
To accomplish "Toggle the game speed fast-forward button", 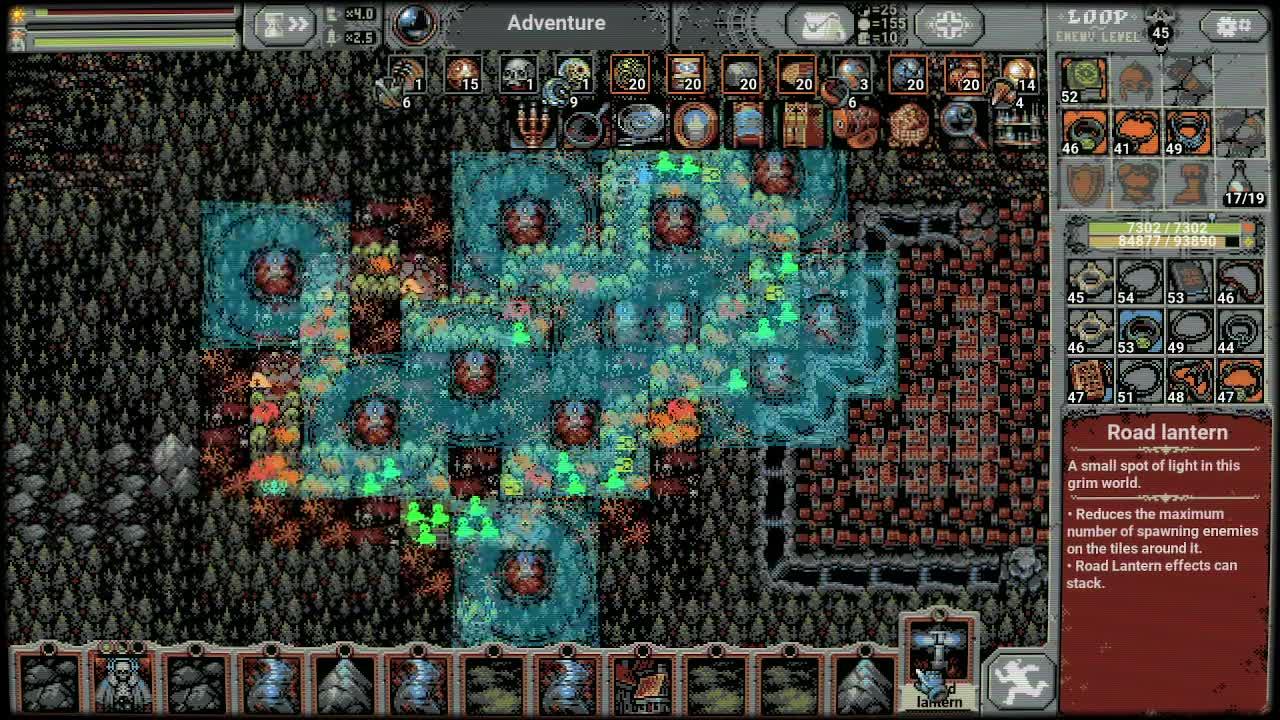I will tap(284, 24).
